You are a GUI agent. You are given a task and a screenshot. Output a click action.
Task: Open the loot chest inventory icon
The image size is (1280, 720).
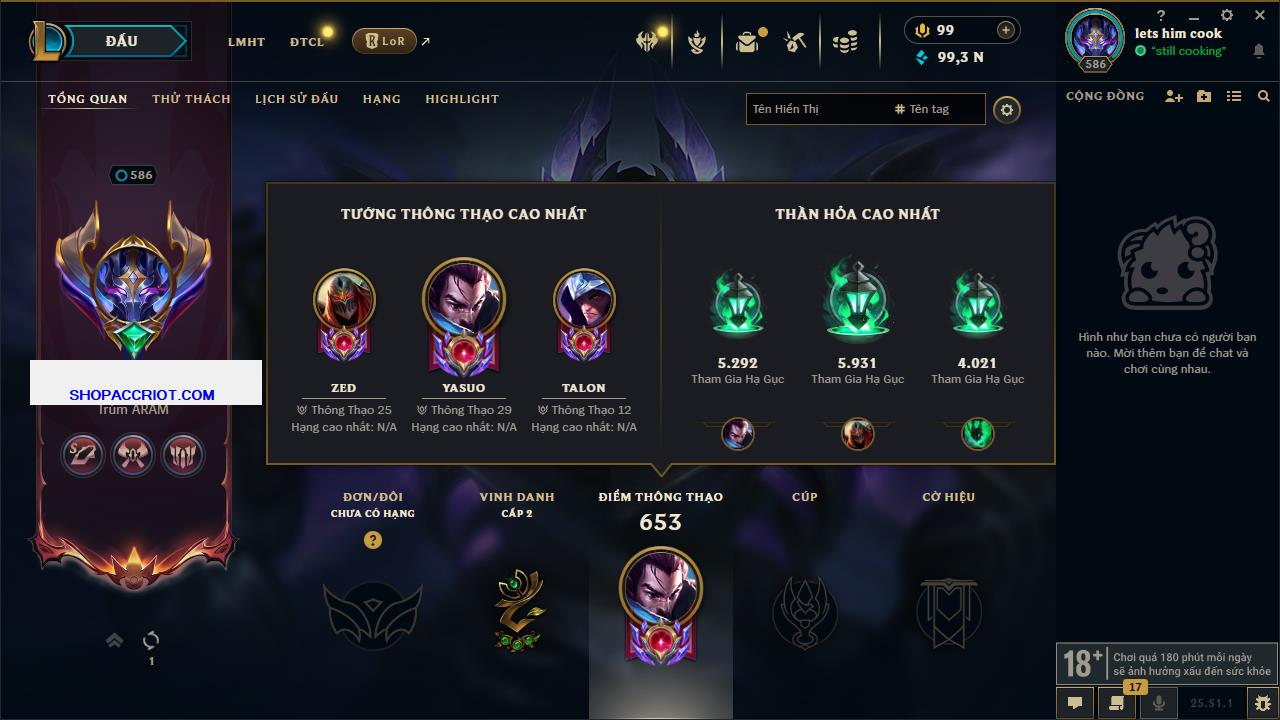(x=747, y=42)
